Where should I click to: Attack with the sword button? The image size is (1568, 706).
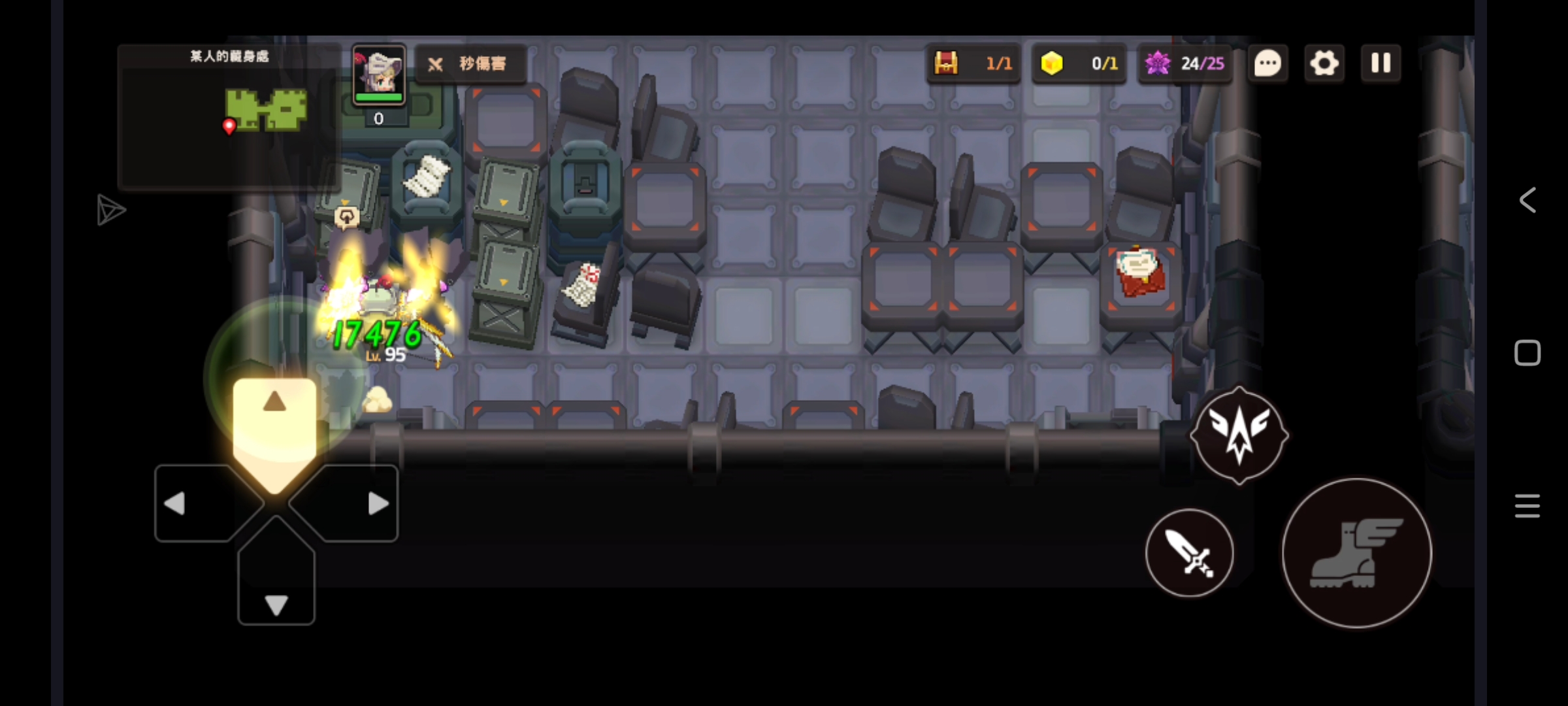[1190, 553]
